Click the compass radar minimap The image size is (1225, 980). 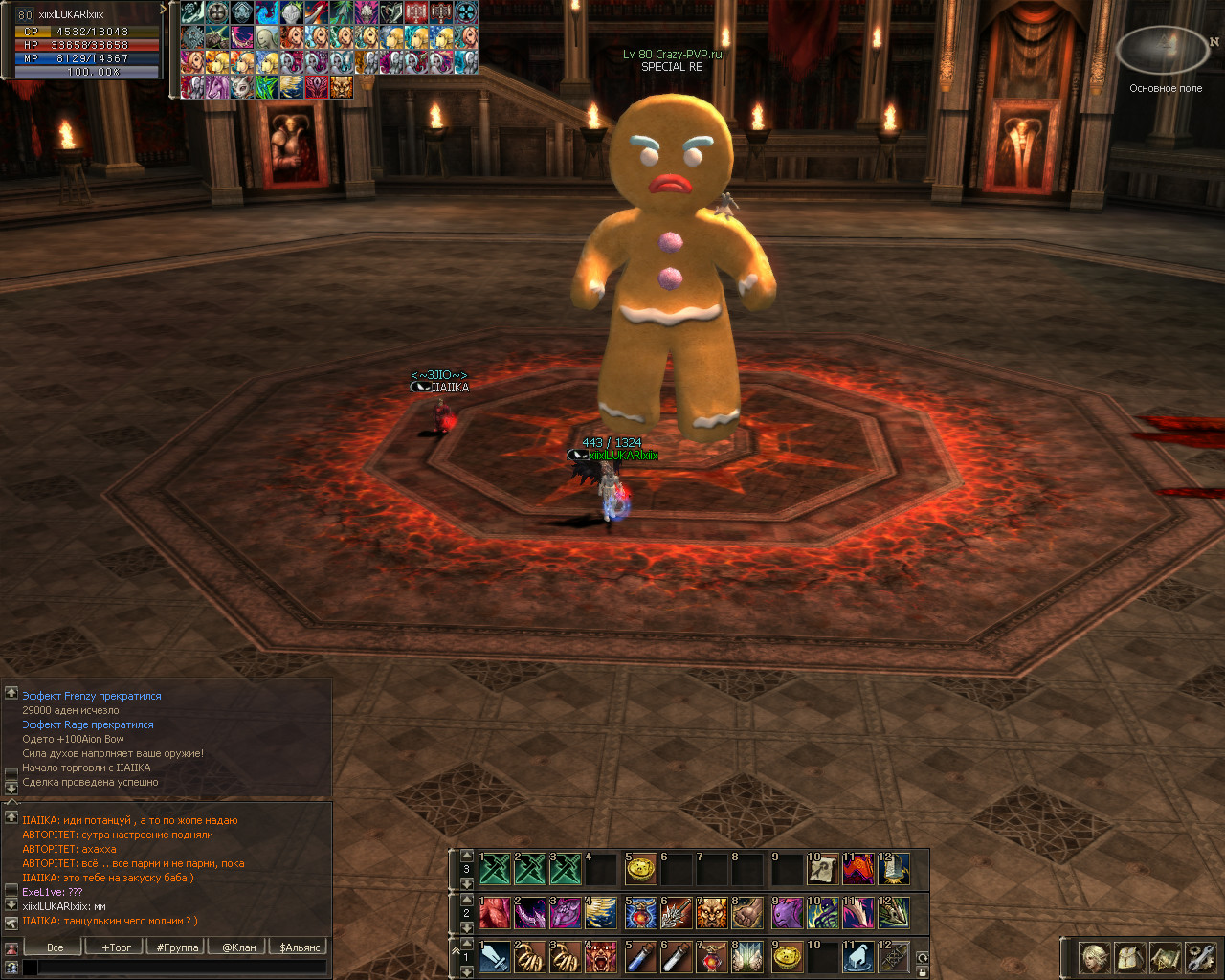point(1165,50)
